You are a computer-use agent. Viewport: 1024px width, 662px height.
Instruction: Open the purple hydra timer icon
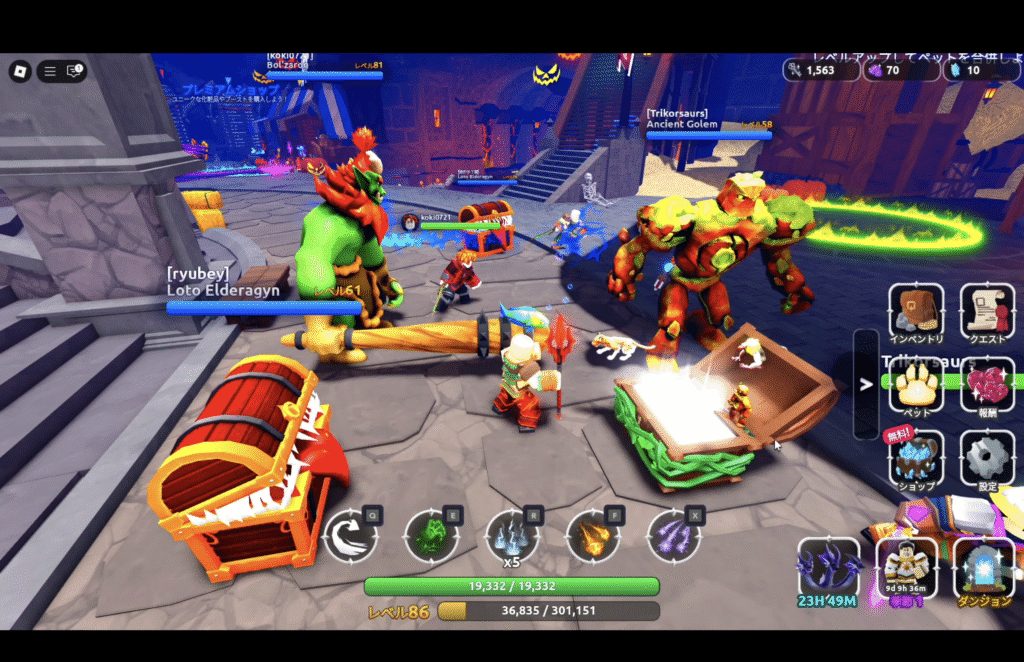click(828, 568)
